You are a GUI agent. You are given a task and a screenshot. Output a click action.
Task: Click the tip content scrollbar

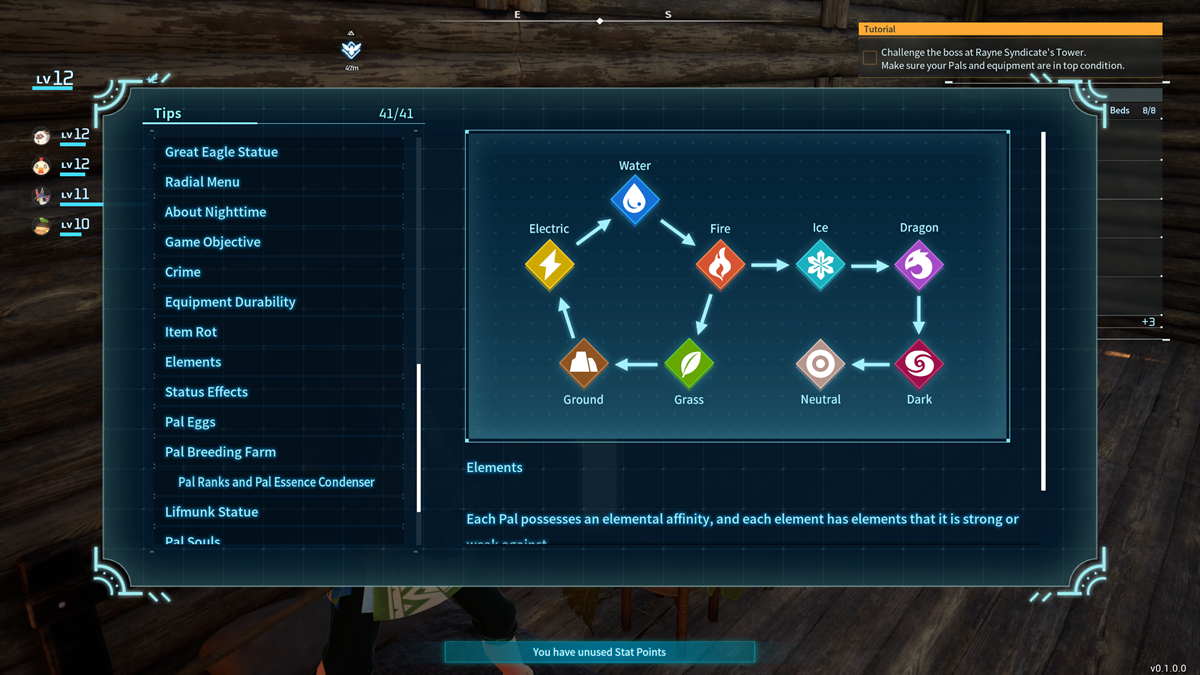(1044, 310)
